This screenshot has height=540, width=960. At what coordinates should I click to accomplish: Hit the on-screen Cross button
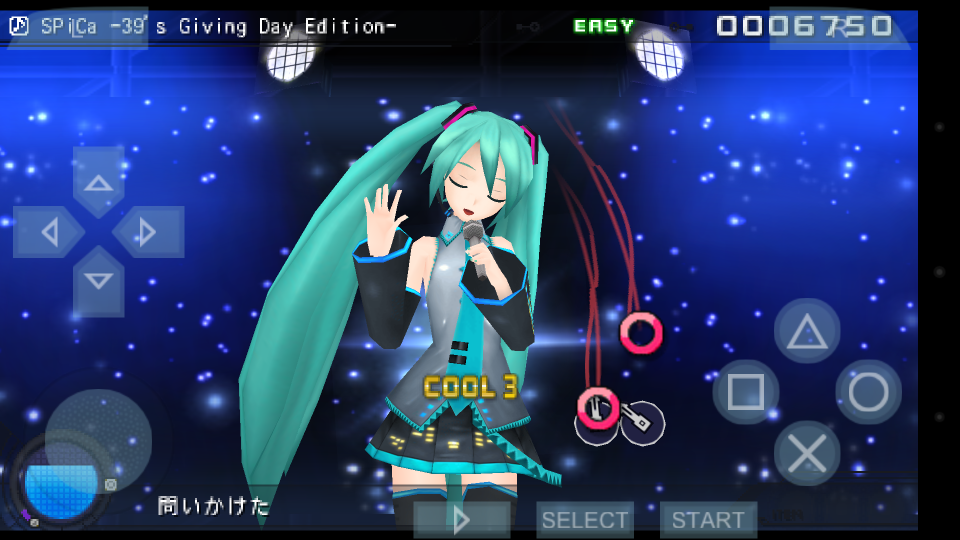tap(807, 453)
